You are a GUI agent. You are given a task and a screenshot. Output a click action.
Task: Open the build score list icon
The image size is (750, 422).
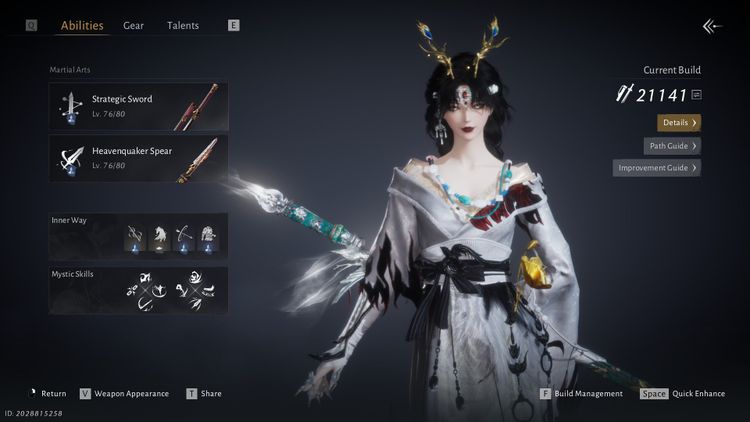click(696, 95)
